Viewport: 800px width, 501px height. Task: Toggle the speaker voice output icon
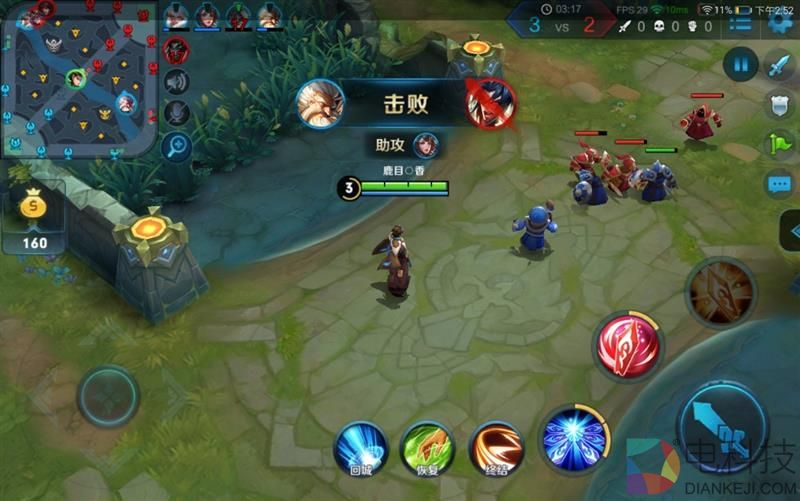(177, 82)
